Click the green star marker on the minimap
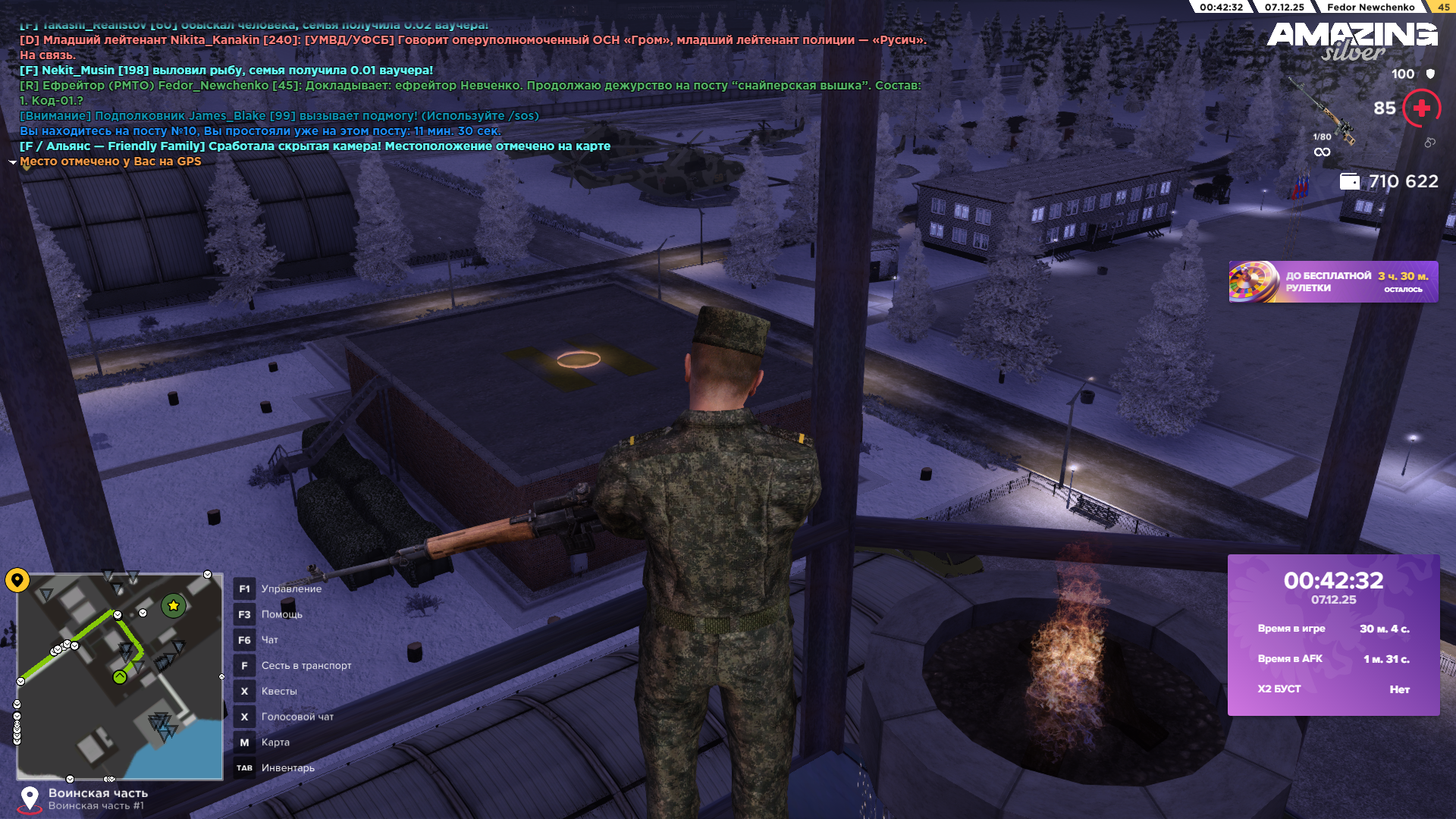Image resolution: width=1456 pixels, height=819 pixels. click(174, 605)
